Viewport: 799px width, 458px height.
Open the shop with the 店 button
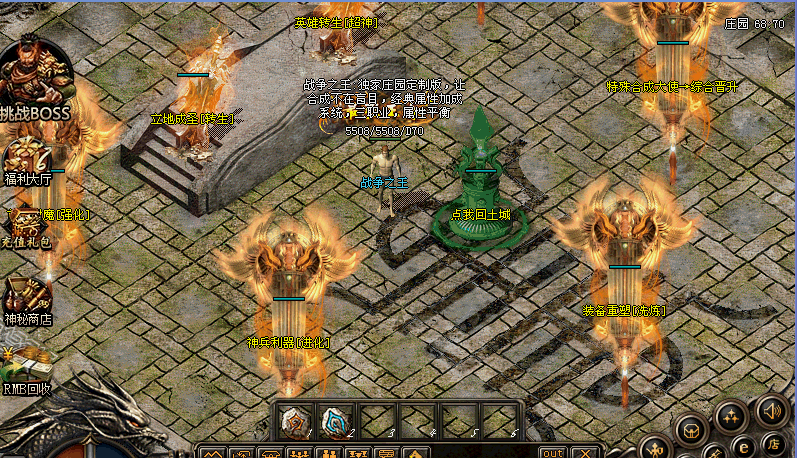[774, 443]
